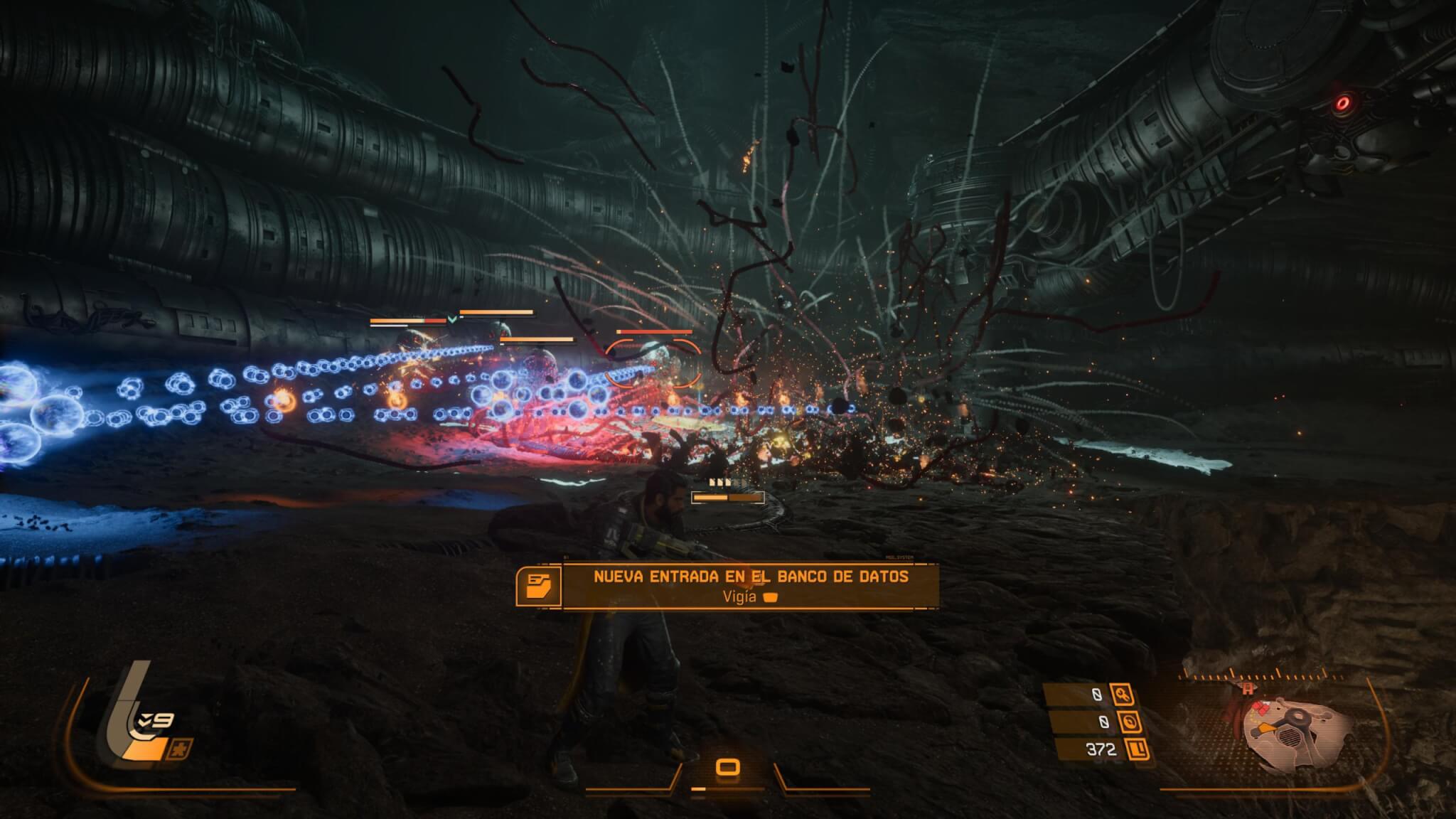Select the folder icon on the notification banner
This screenshot has height=819, width=1456.
538,586
